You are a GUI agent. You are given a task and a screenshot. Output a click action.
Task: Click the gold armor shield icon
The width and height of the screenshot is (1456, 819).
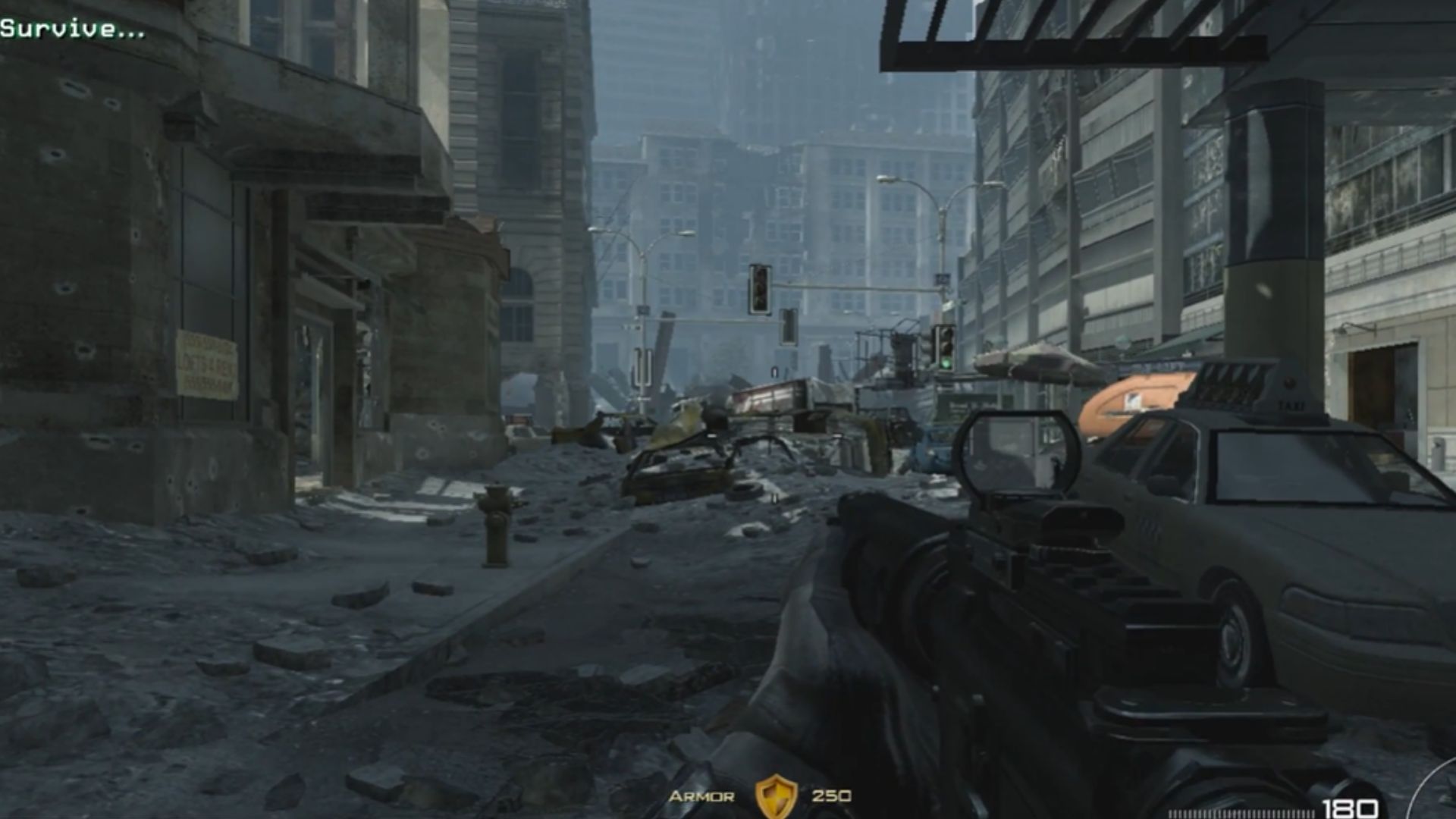pyautogui.click(x=775, y=796)
